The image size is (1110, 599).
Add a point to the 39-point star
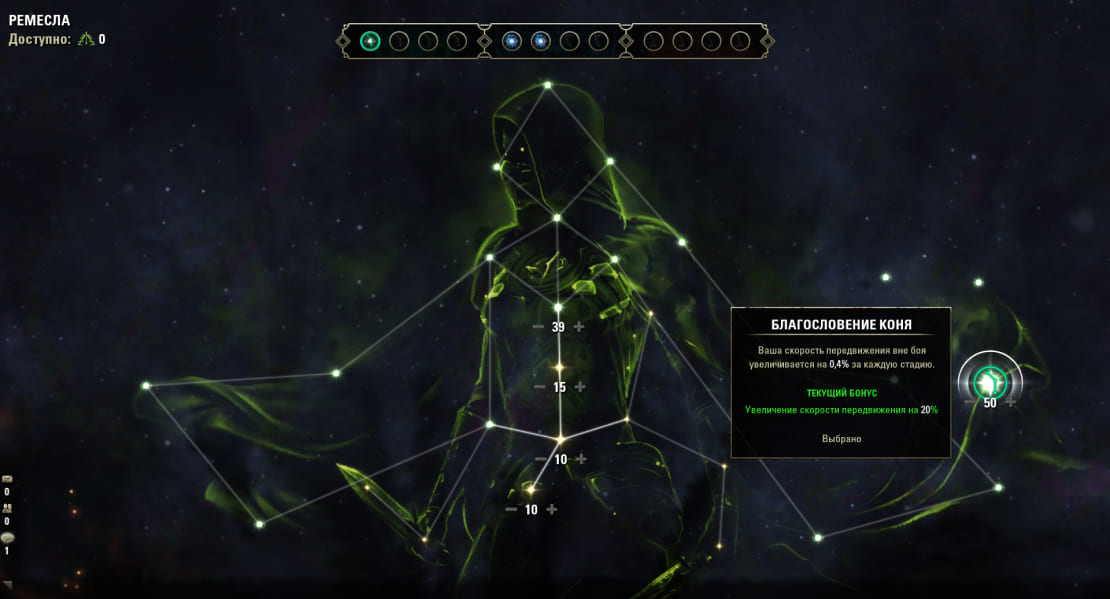pyautogui.click(x=579, y=327)
